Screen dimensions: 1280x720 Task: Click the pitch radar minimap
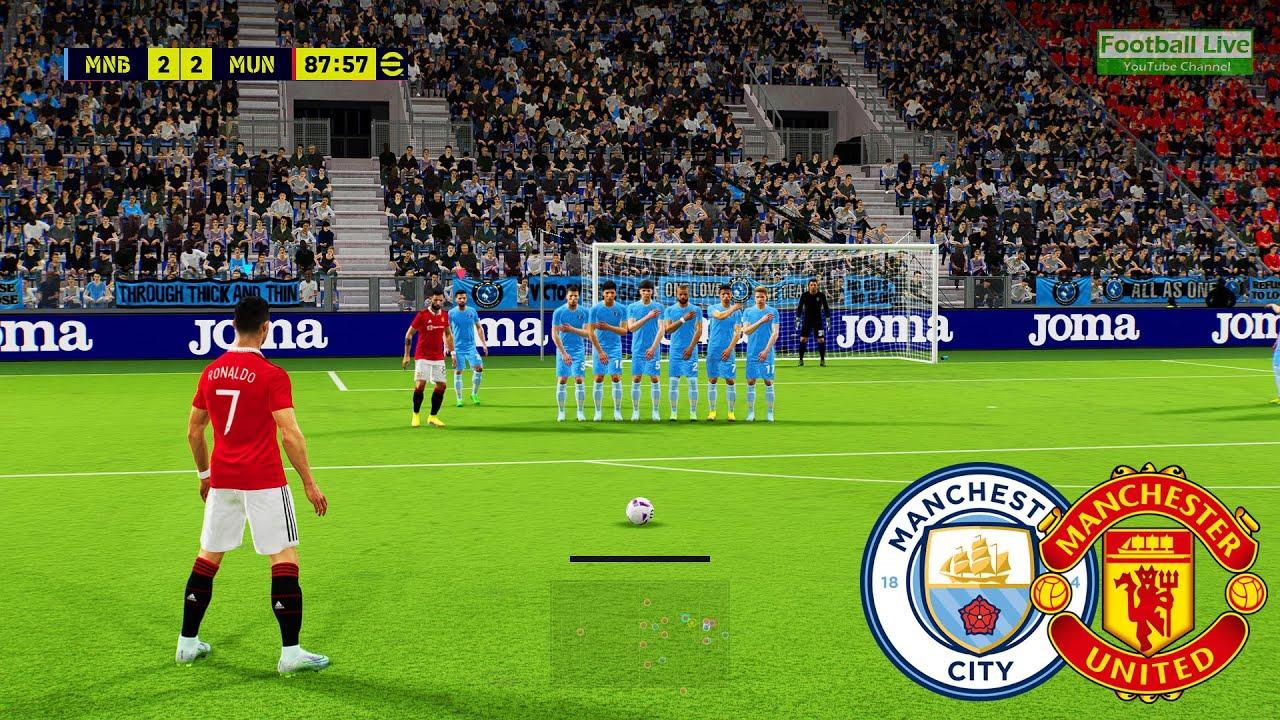click(640, 637)
